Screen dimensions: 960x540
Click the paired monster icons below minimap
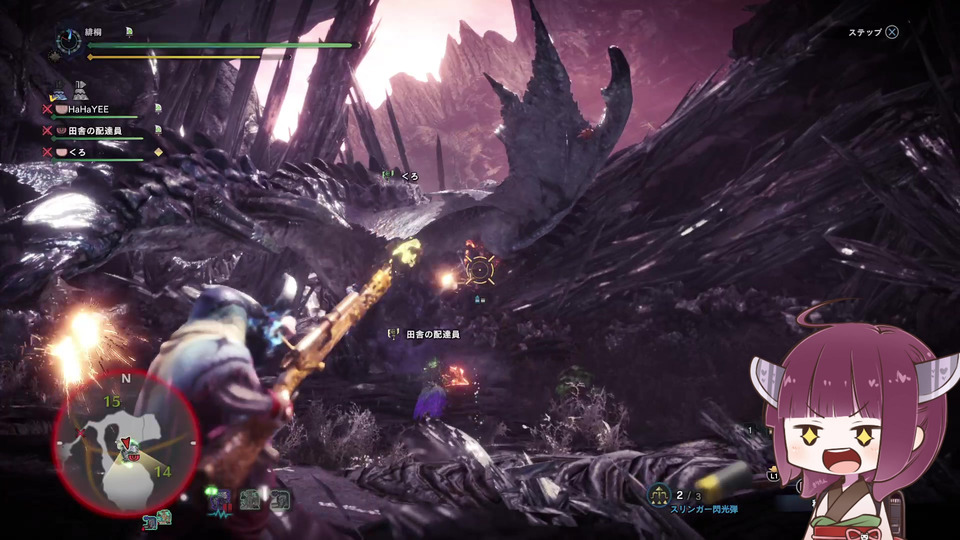pos(157,518)
